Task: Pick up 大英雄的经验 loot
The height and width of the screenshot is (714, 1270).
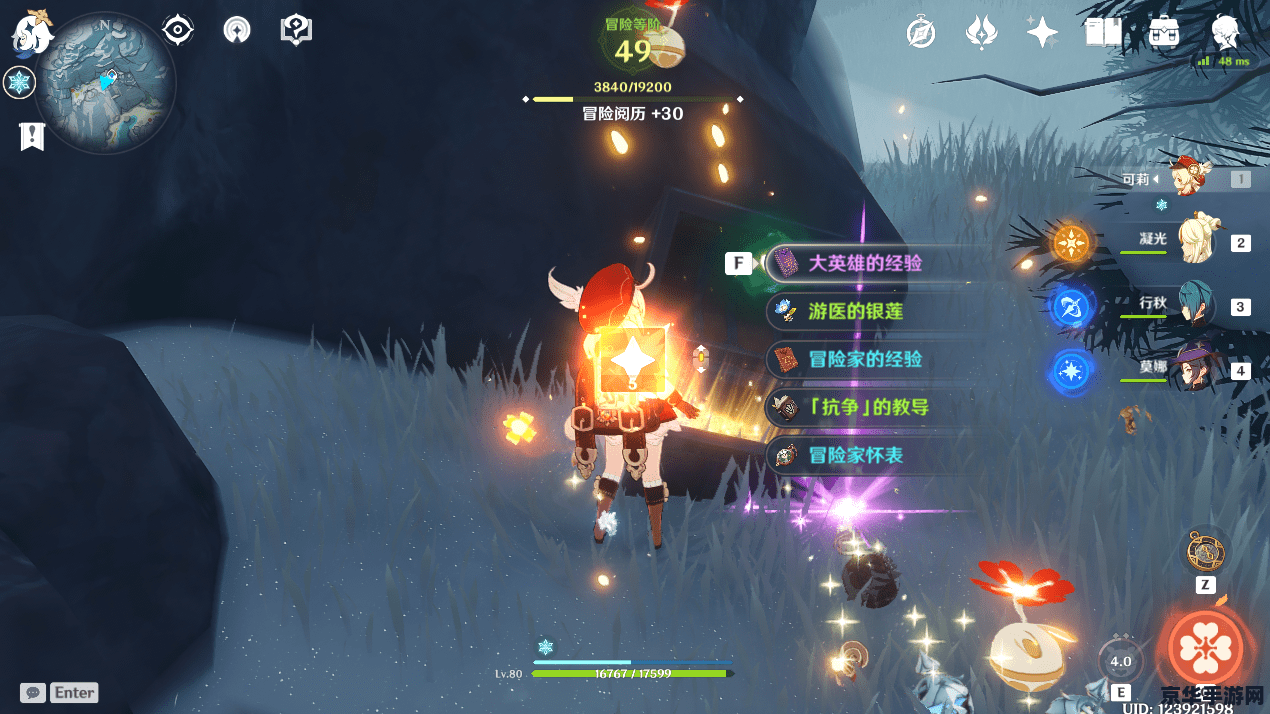Action: tap(865, 263)
